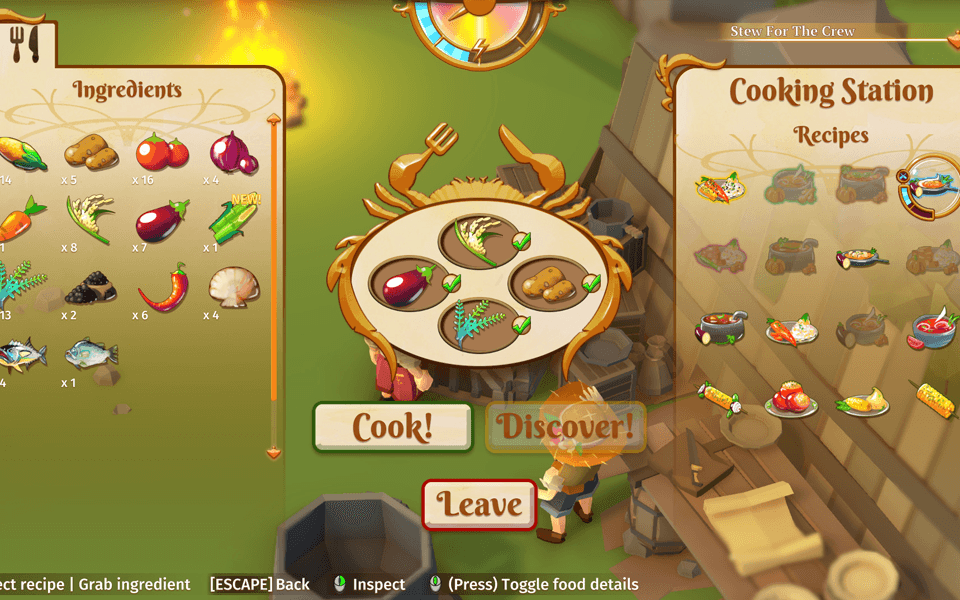Pick the black sesame seeds pile

90,289
